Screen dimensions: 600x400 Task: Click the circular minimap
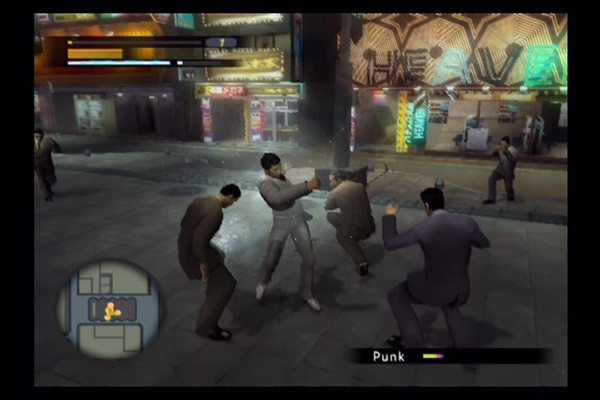110,309
